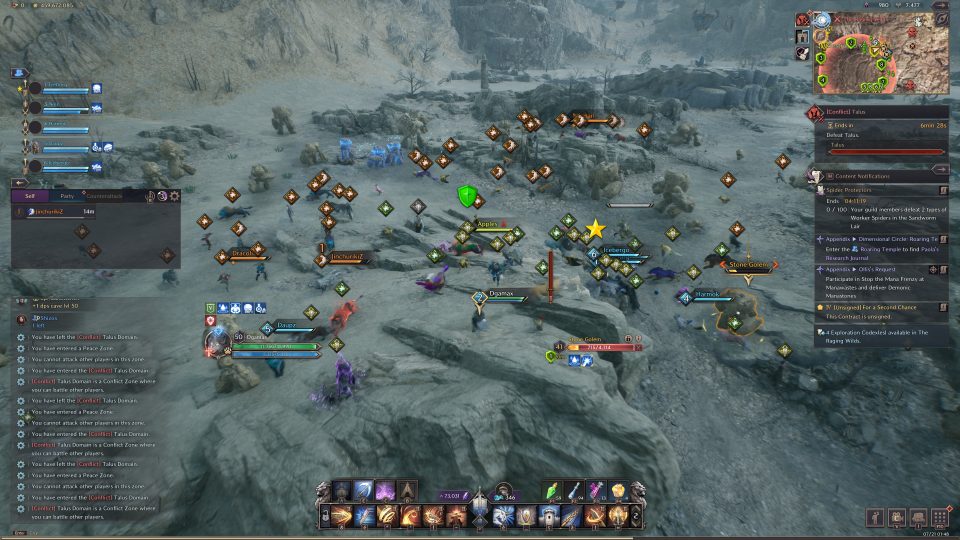The image size is (960, 540).
Task: Open the Dimensional Circle appendix quest
Action: [x=882, y=240]
